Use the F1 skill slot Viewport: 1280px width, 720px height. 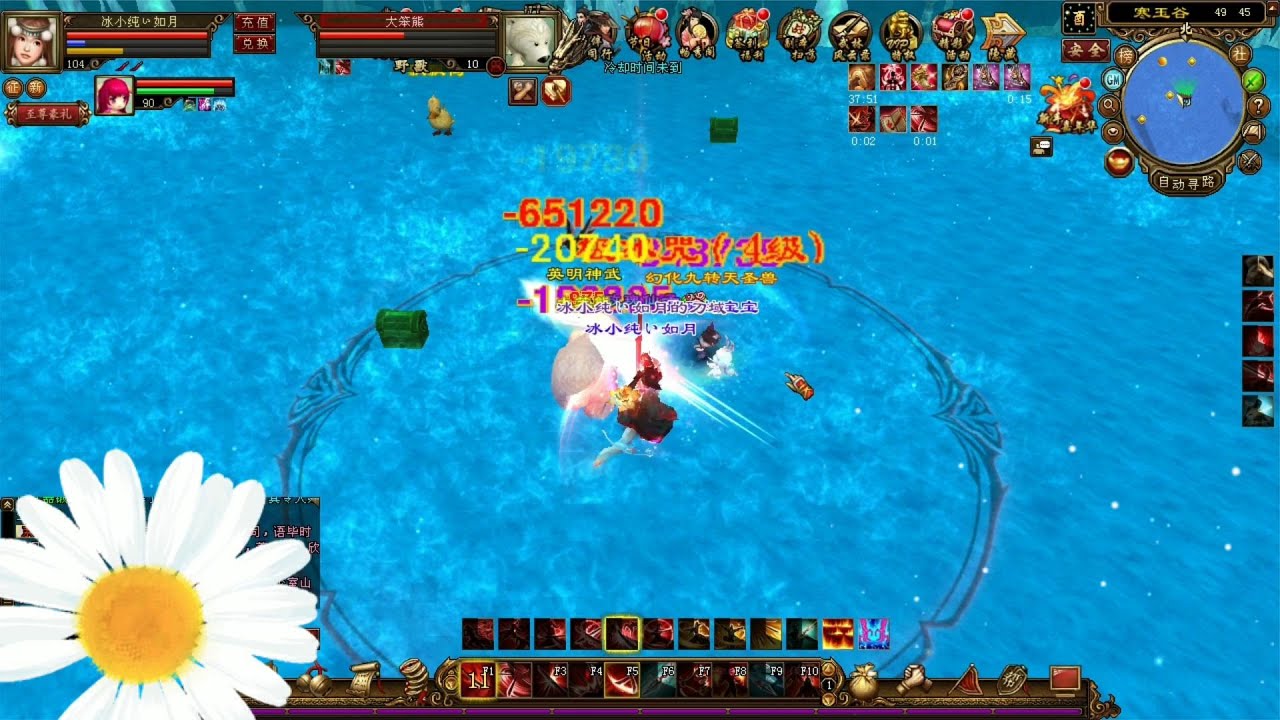pyautogui.click(x=478, y=679)
